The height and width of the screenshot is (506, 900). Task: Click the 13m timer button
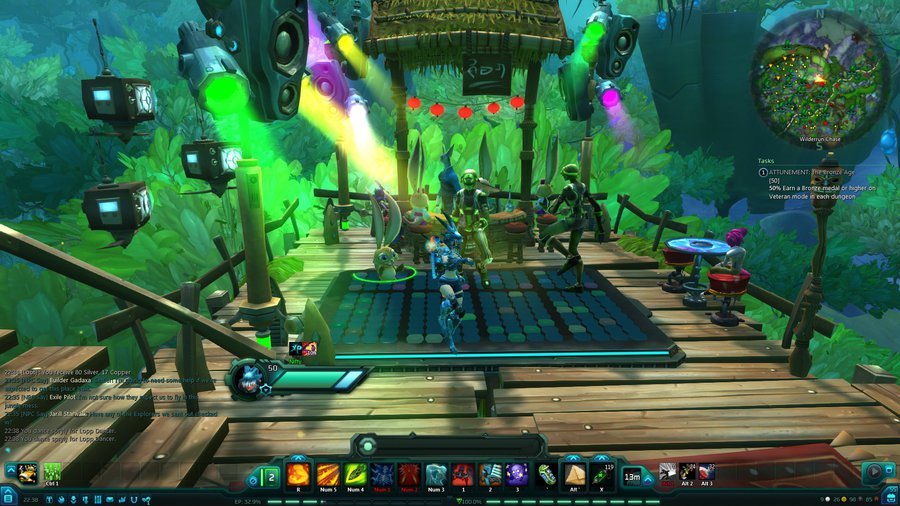[633, 476]
